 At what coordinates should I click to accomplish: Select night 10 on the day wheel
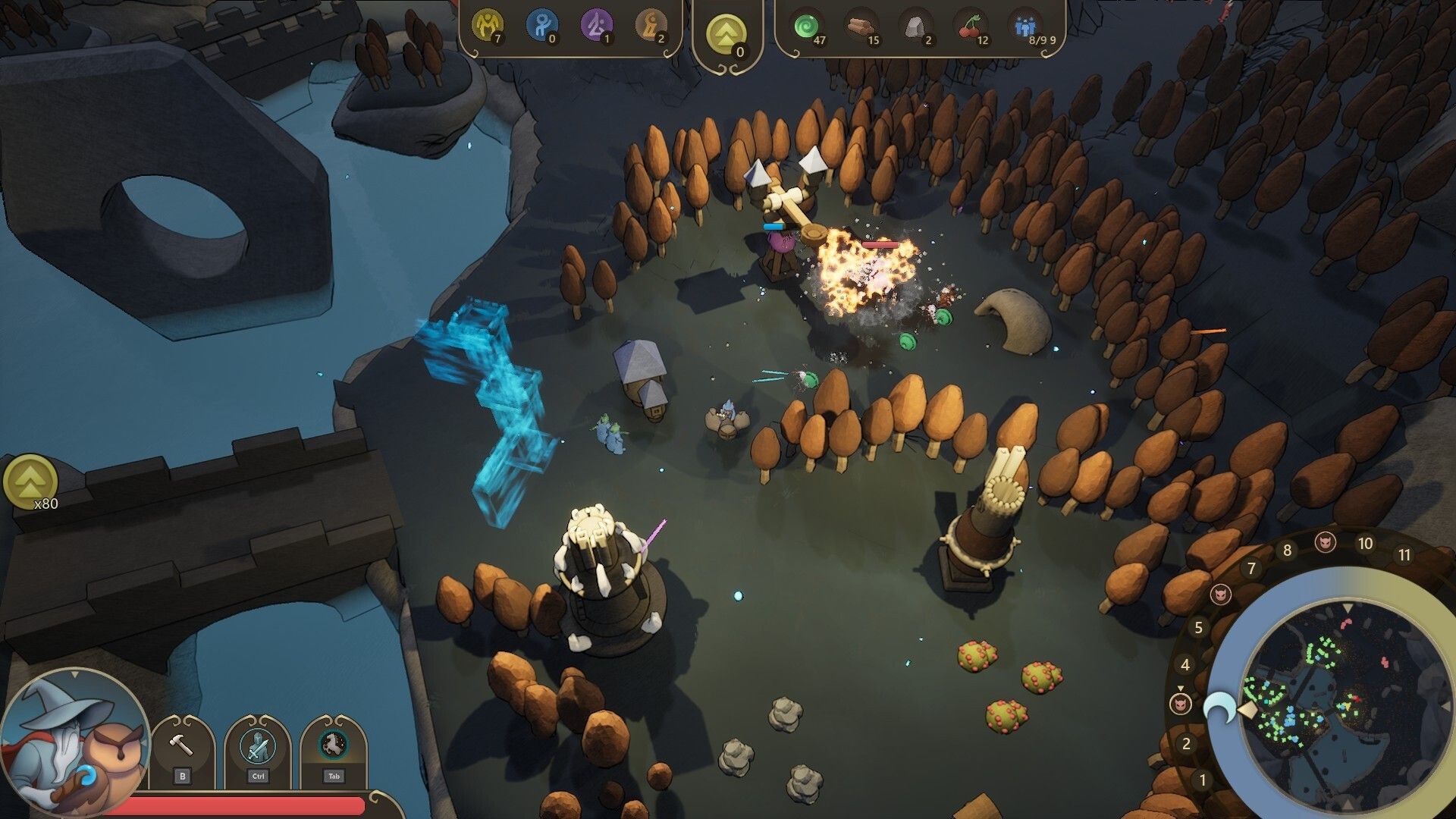click(1365, 544)
